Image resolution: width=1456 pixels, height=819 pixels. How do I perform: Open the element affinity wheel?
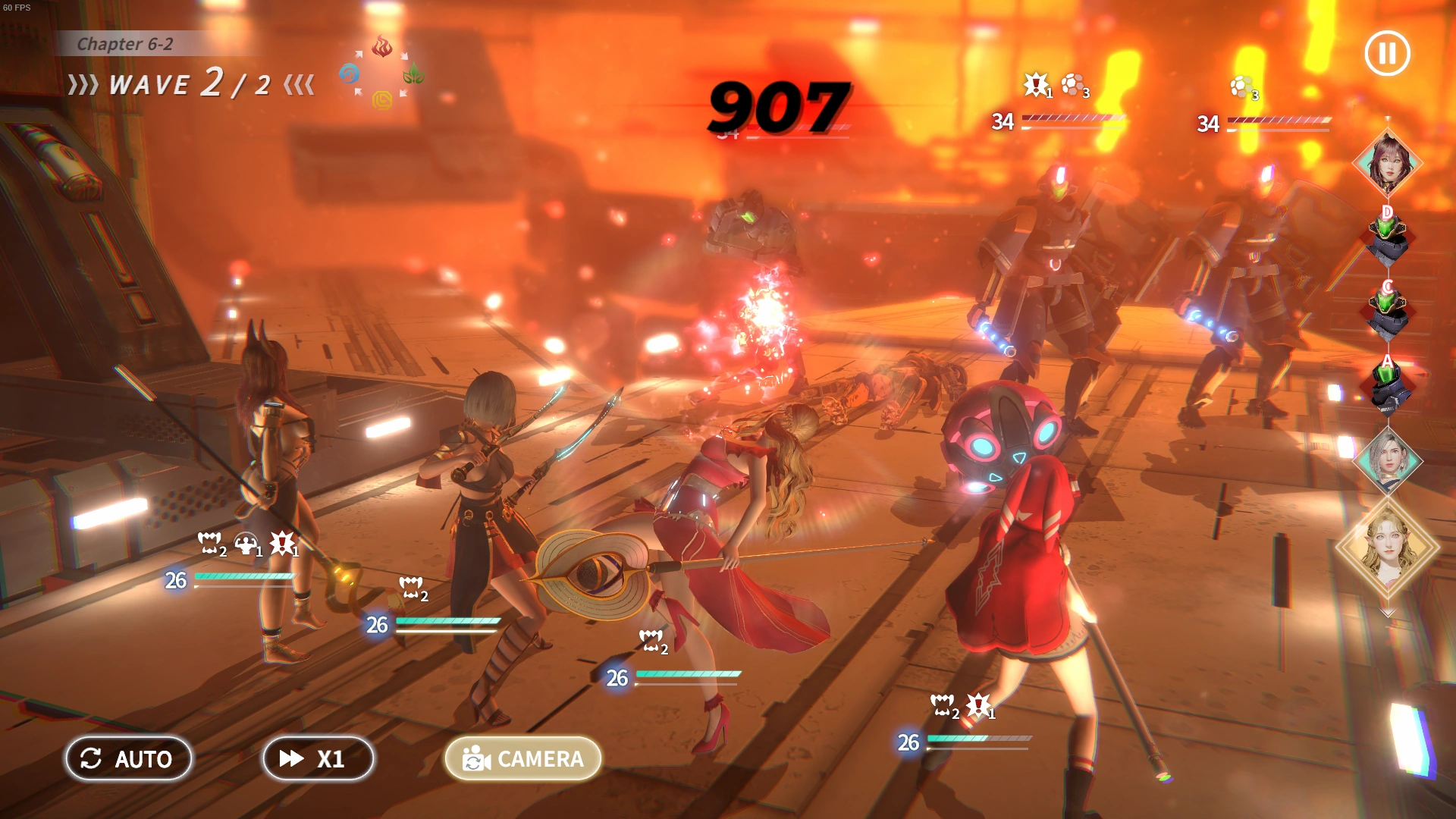point(381,74)
